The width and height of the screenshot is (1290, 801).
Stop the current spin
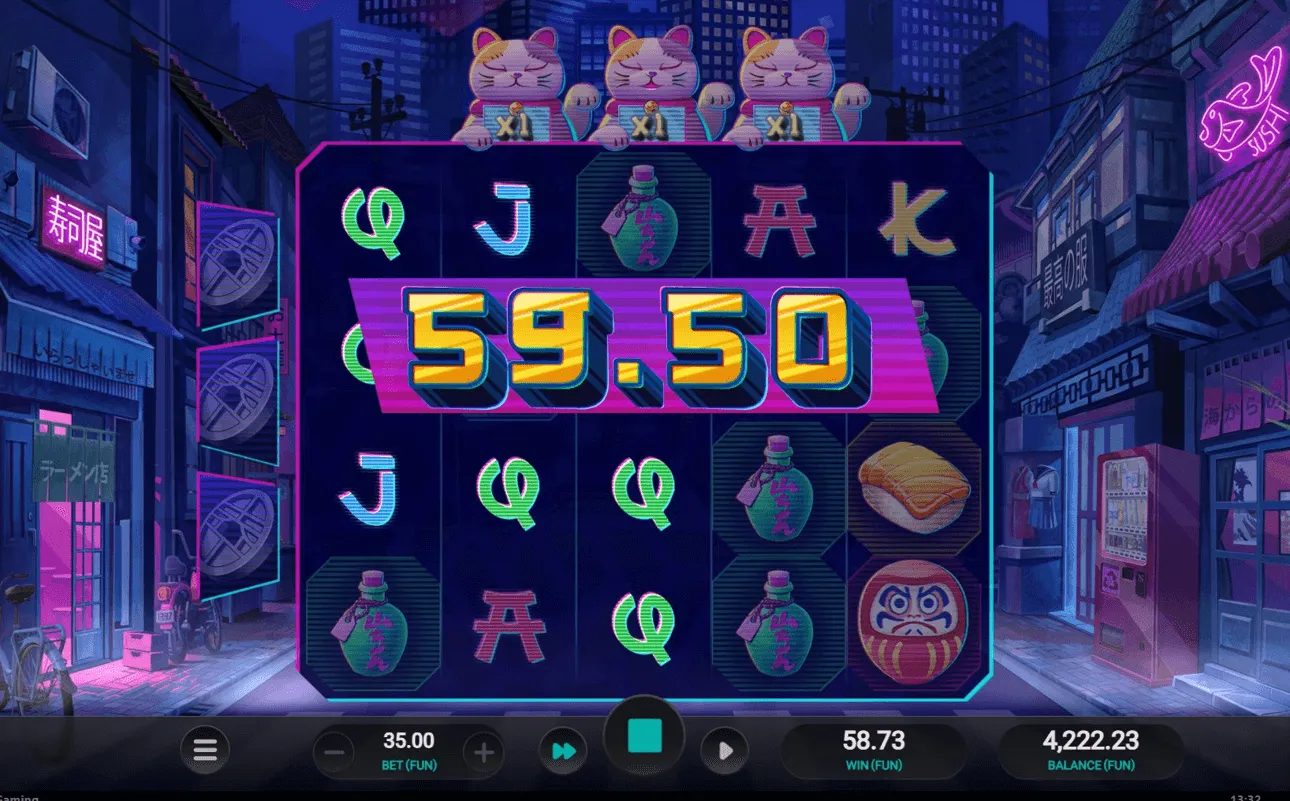(x=645, y=735)
